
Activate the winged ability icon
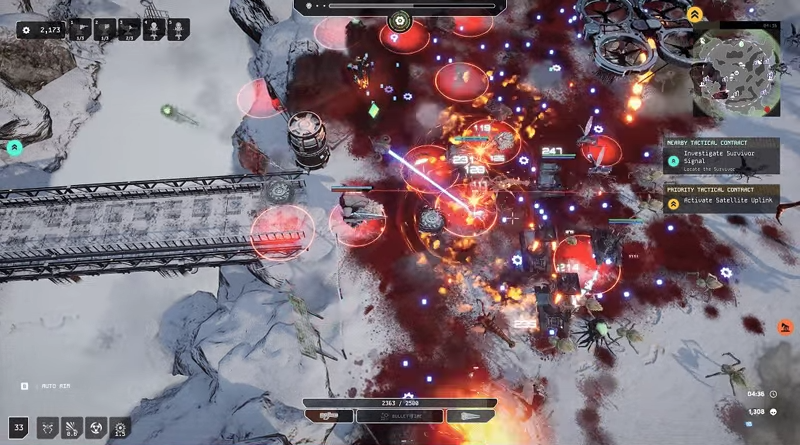pos(47,428)
